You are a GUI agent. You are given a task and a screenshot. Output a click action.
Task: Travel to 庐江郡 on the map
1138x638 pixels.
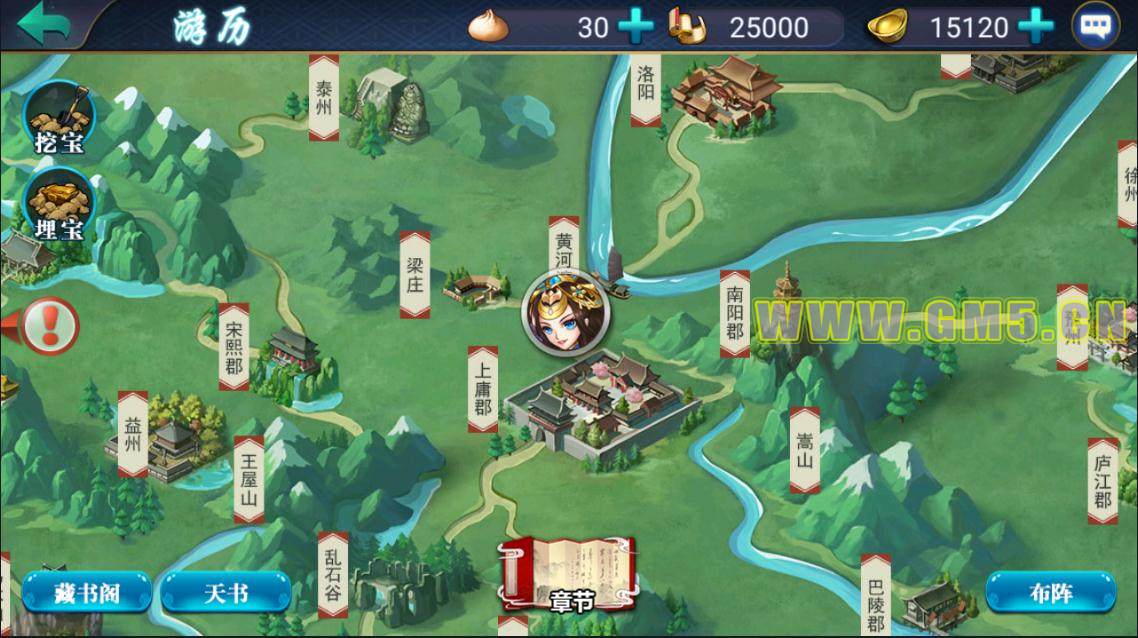(x=1103, y=481)
